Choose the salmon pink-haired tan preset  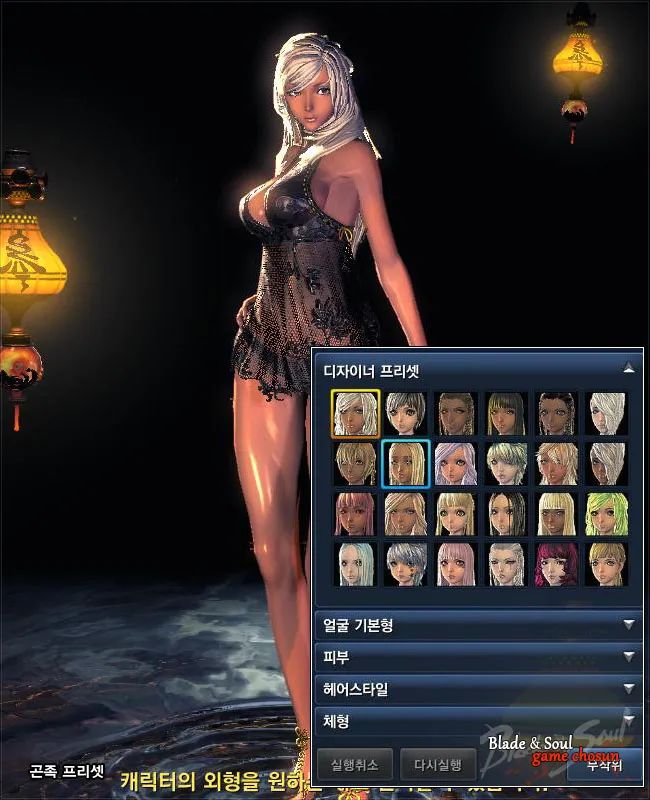coord(355,513)
